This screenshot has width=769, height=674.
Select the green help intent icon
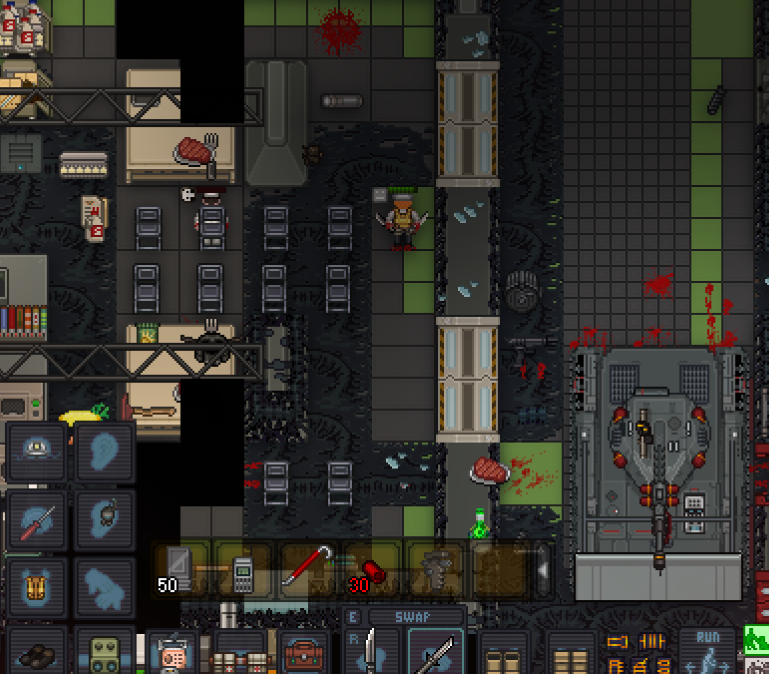tap(756, 637)
